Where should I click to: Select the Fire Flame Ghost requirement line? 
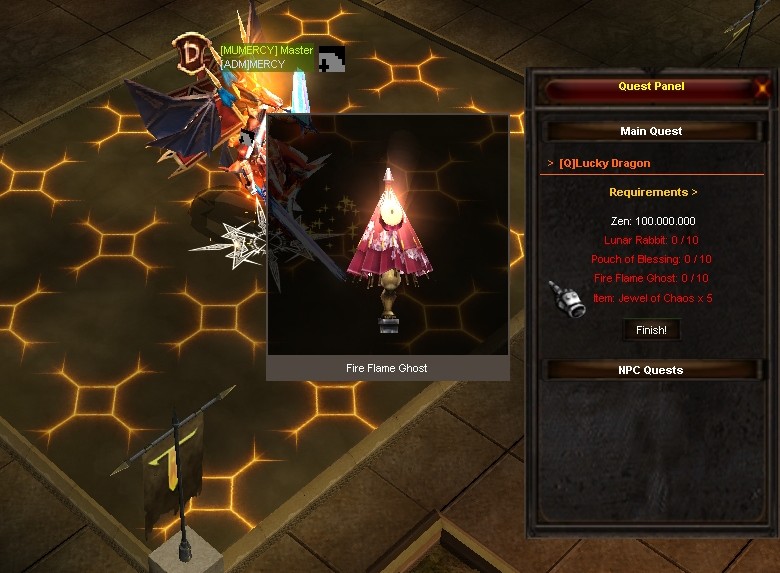click(x=651, y=278)
